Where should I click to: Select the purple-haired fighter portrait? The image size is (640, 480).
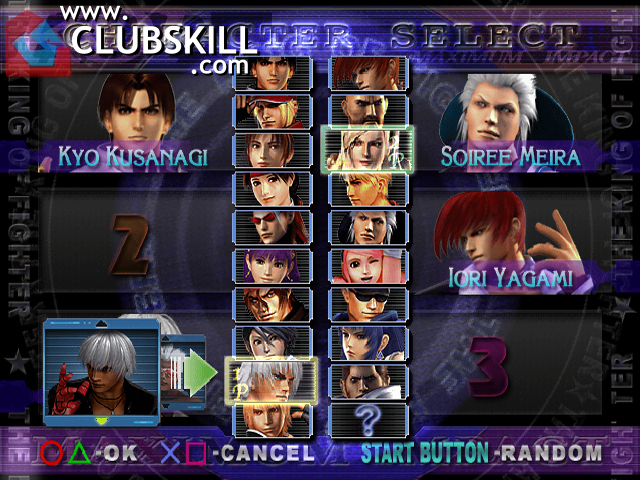272,265
